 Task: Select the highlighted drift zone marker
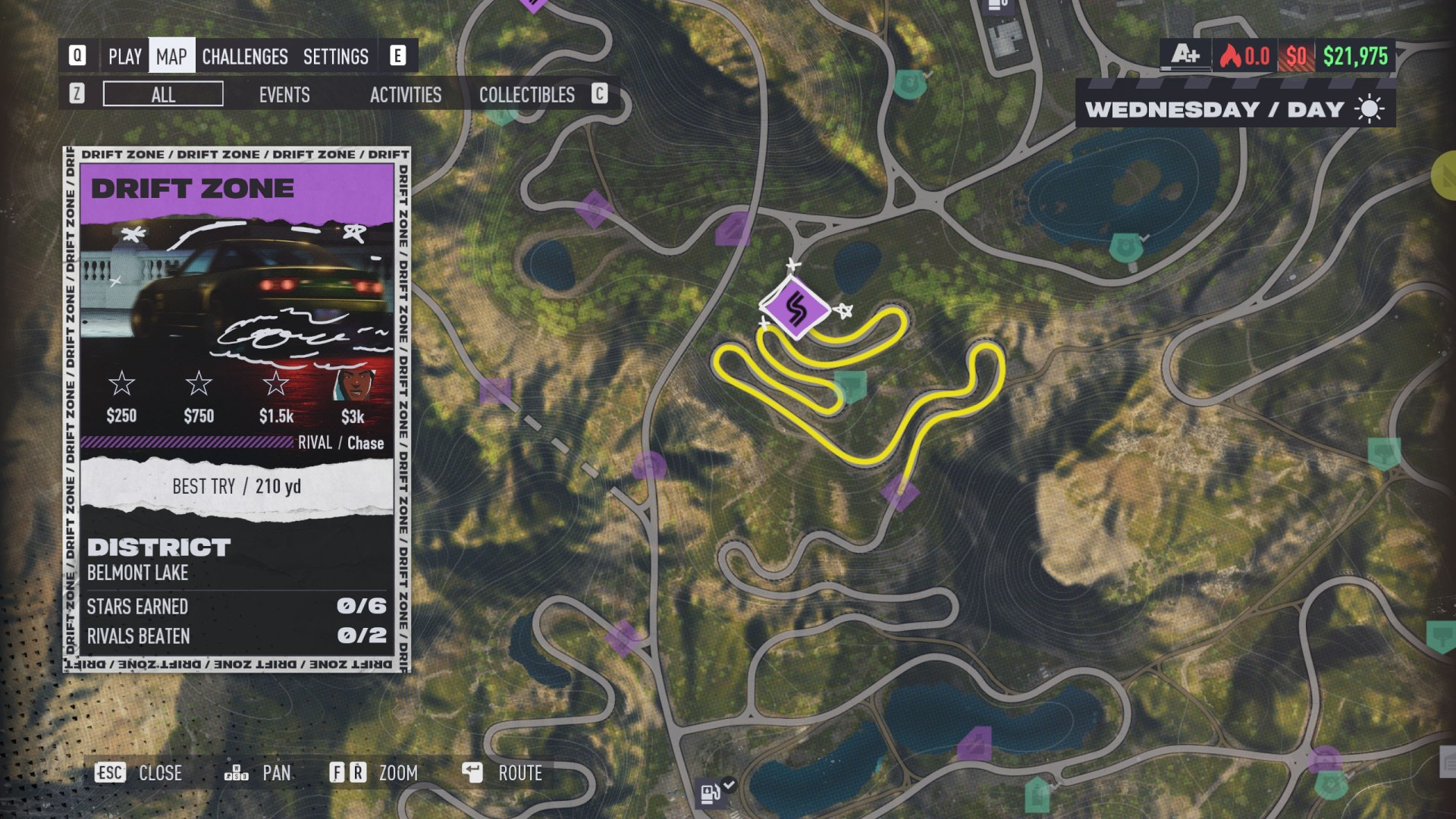point(795,309)
